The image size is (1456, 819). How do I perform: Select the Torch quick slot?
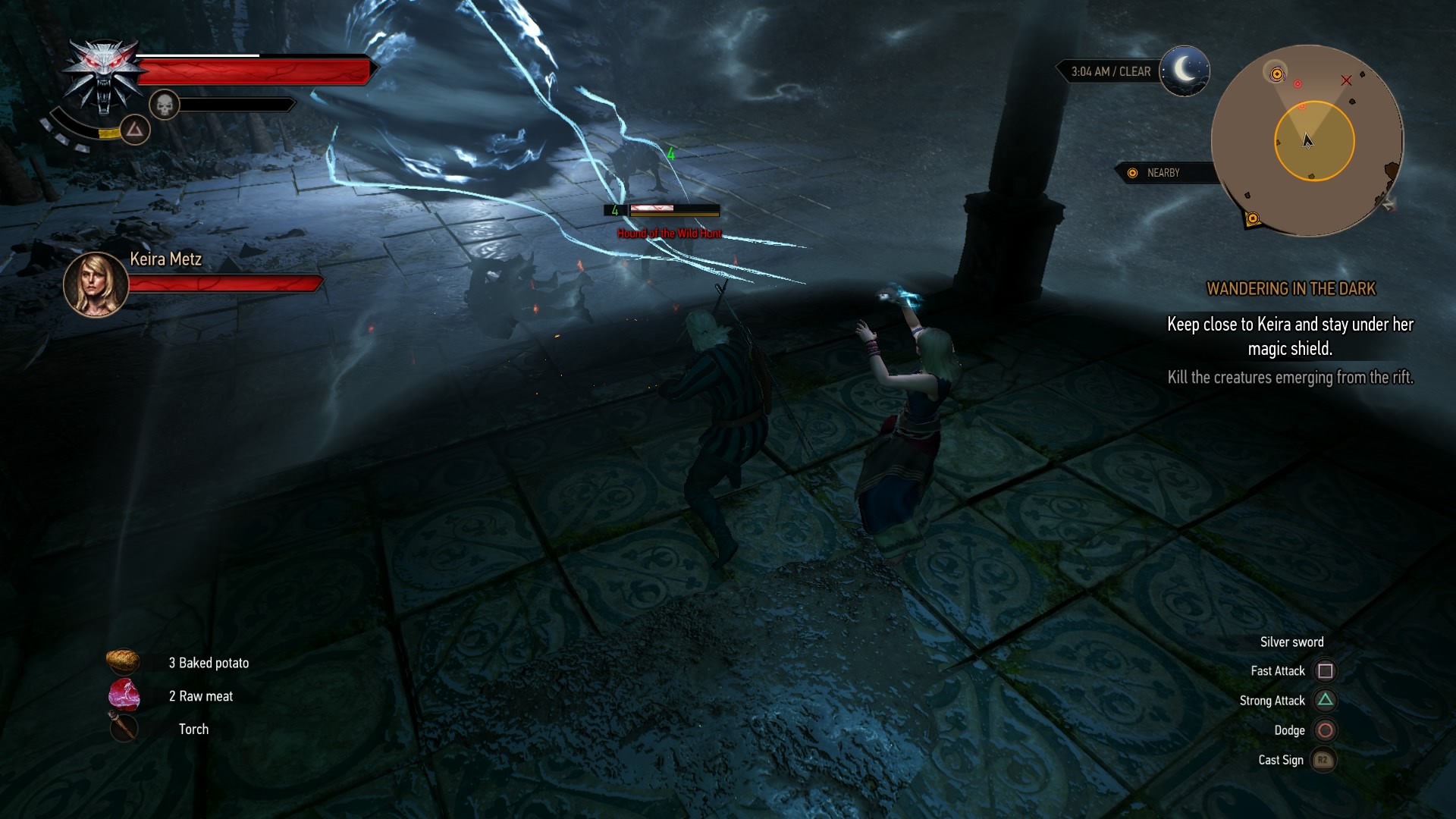coord(123,728)
